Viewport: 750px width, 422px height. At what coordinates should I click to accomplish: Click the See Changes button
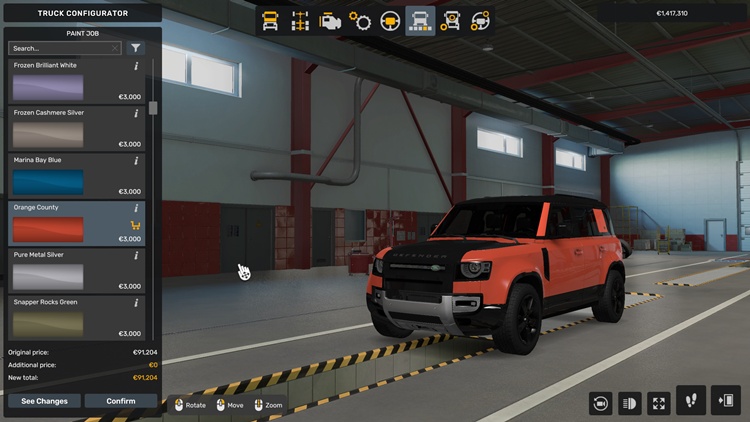click(44, 401)
